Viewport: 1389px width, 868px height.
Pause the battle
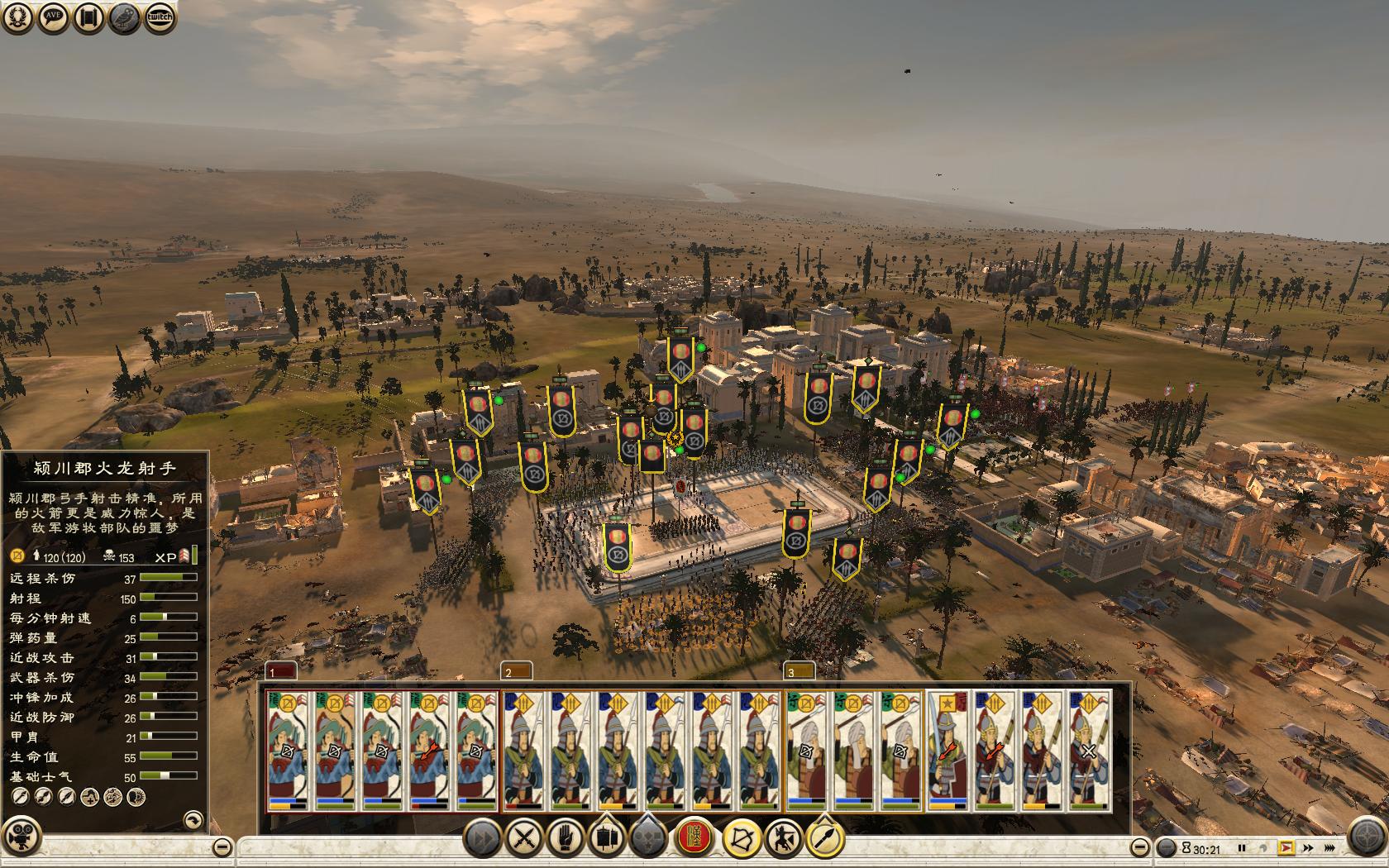point(1241,848)
